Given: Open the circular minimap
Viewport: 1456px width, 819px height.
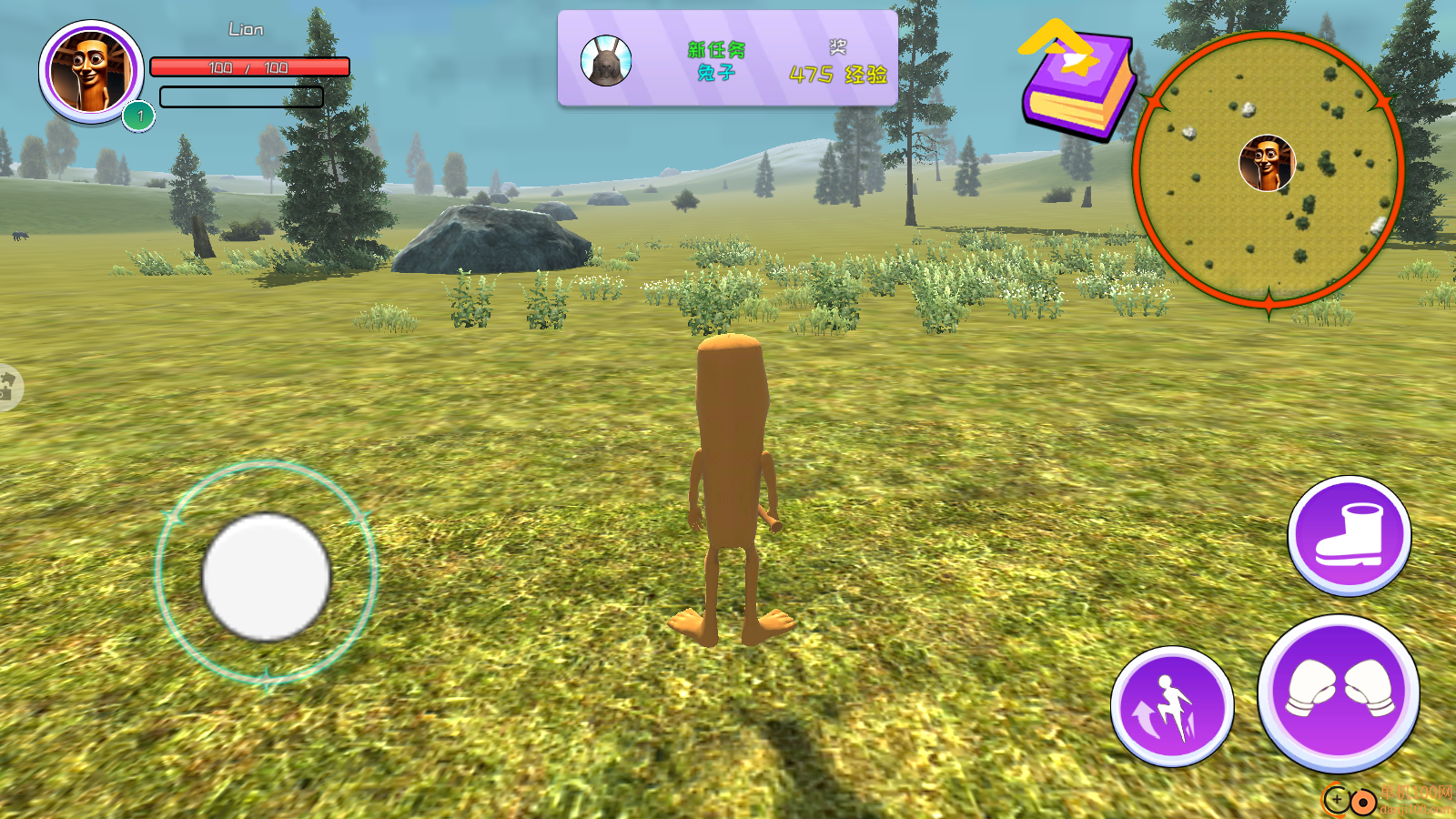Looking at the screenshot, I should (x=1268, y=167).
